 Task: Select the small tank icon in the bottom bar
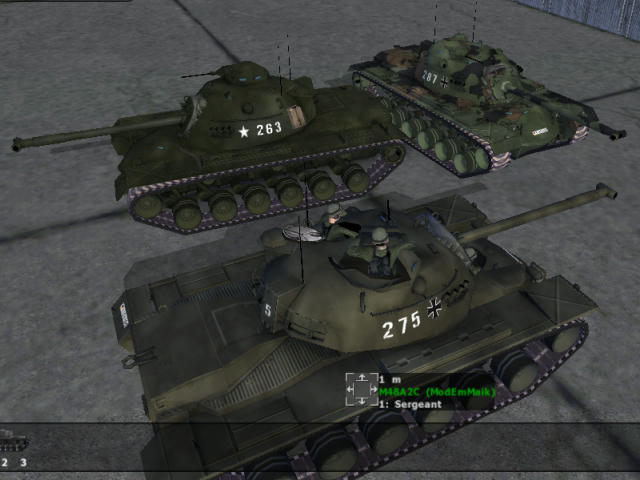[13, 440]
